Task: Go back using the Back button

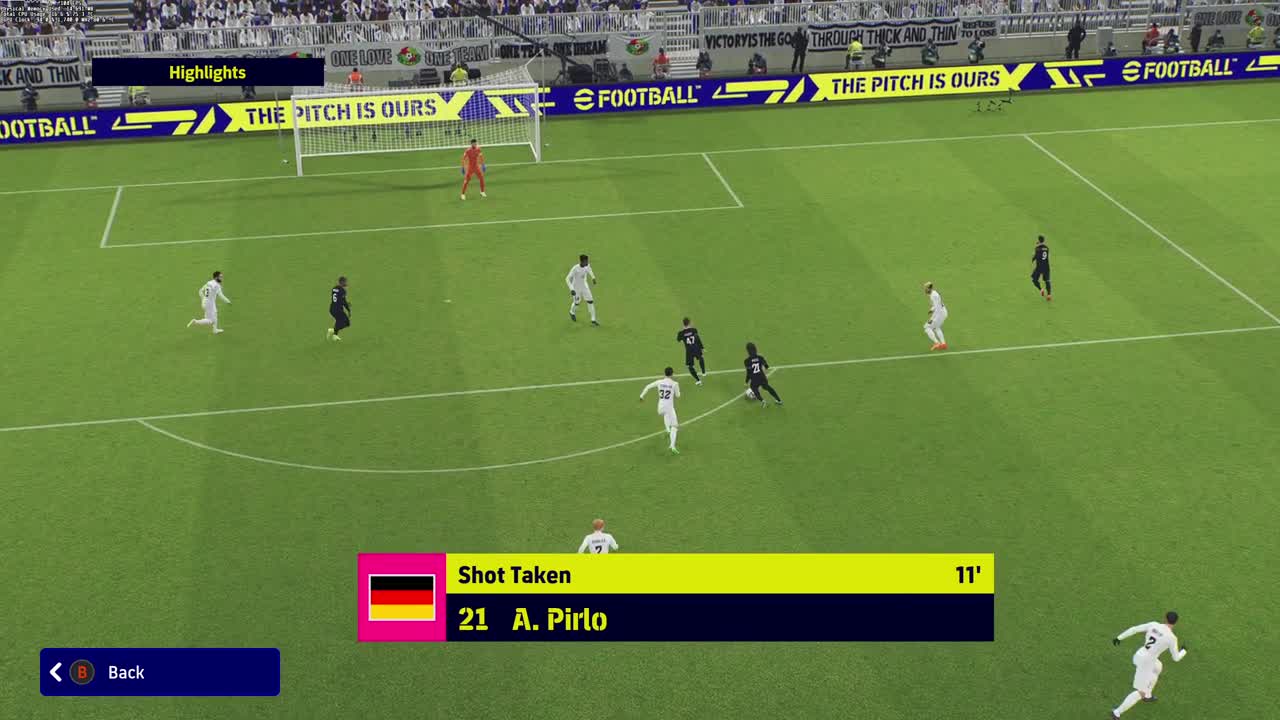Action: coord(159,672)
